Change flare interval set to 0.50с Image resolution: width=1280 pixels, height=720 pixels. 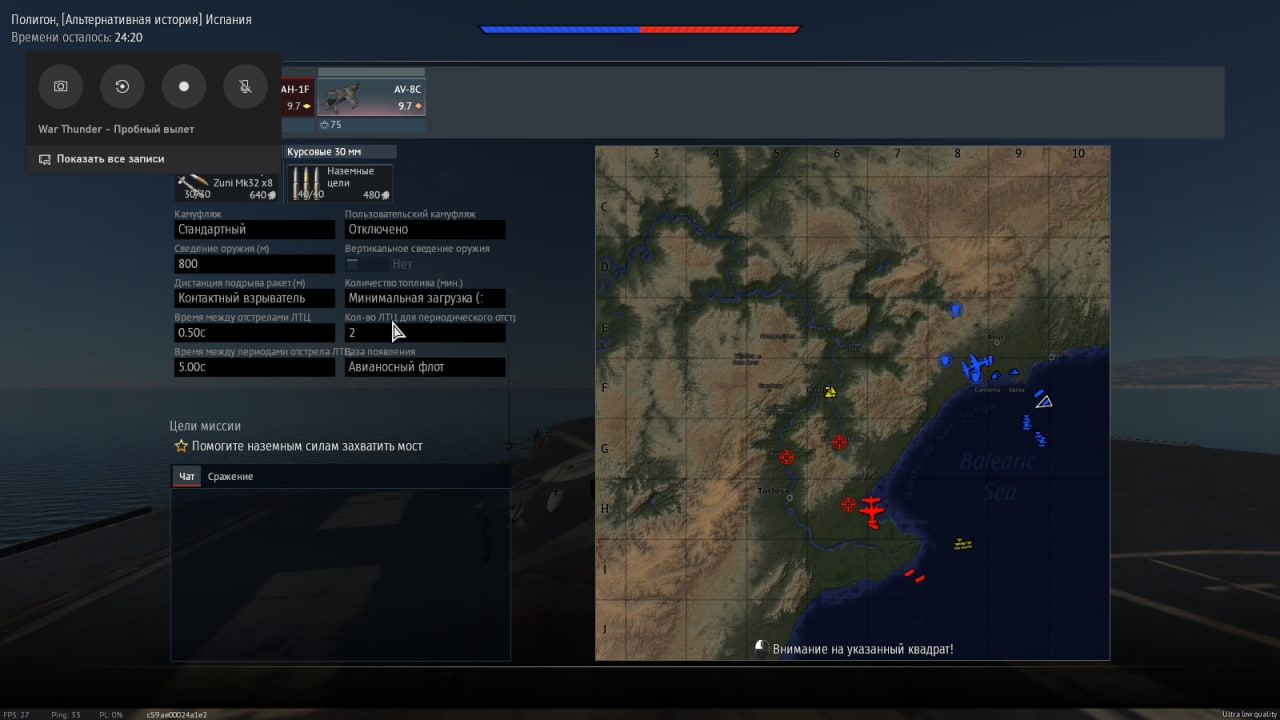tap(254, 333)
